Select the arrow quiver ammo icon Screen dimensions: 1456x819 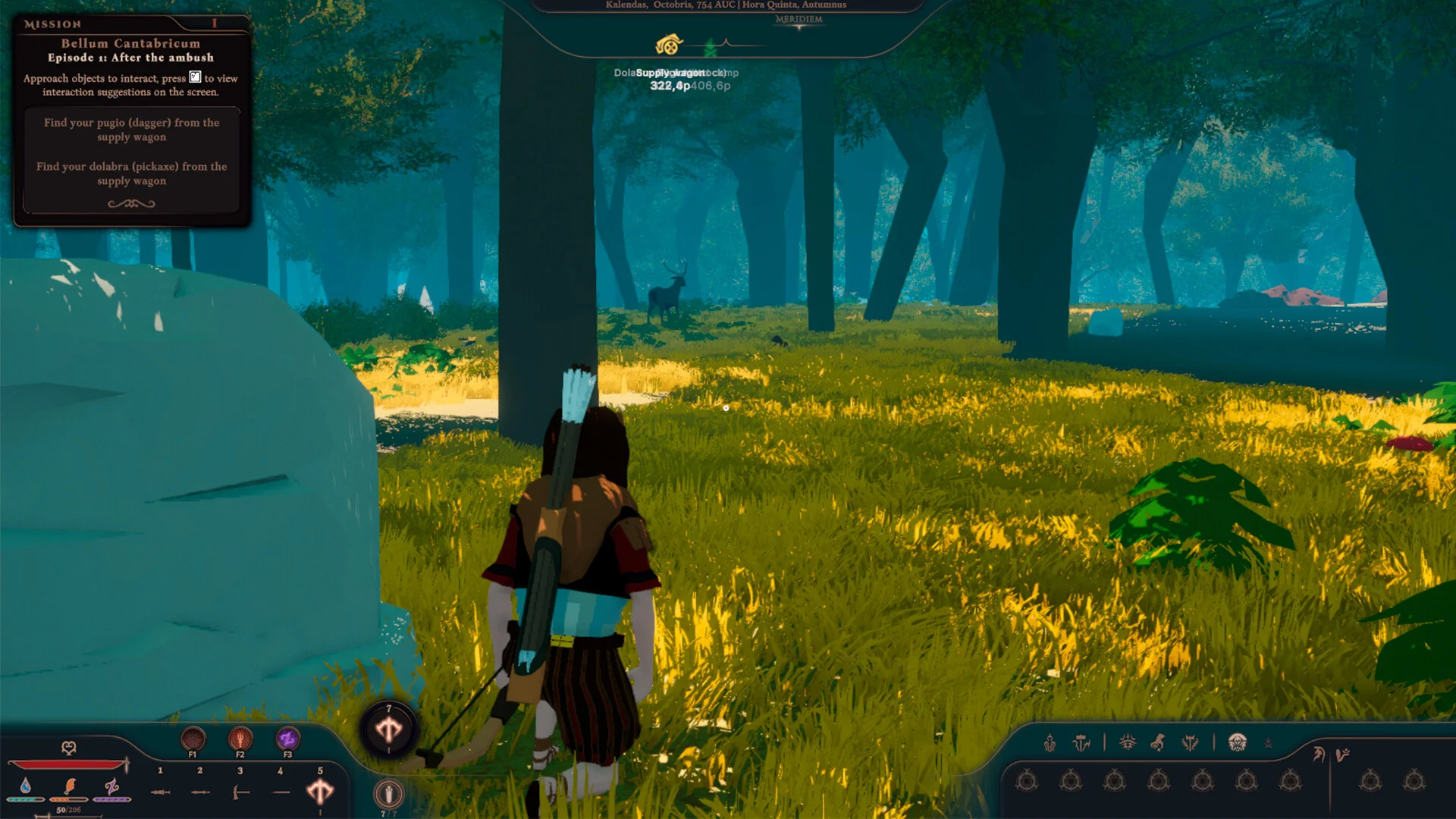pyautogui.click(x=389, y=794)
